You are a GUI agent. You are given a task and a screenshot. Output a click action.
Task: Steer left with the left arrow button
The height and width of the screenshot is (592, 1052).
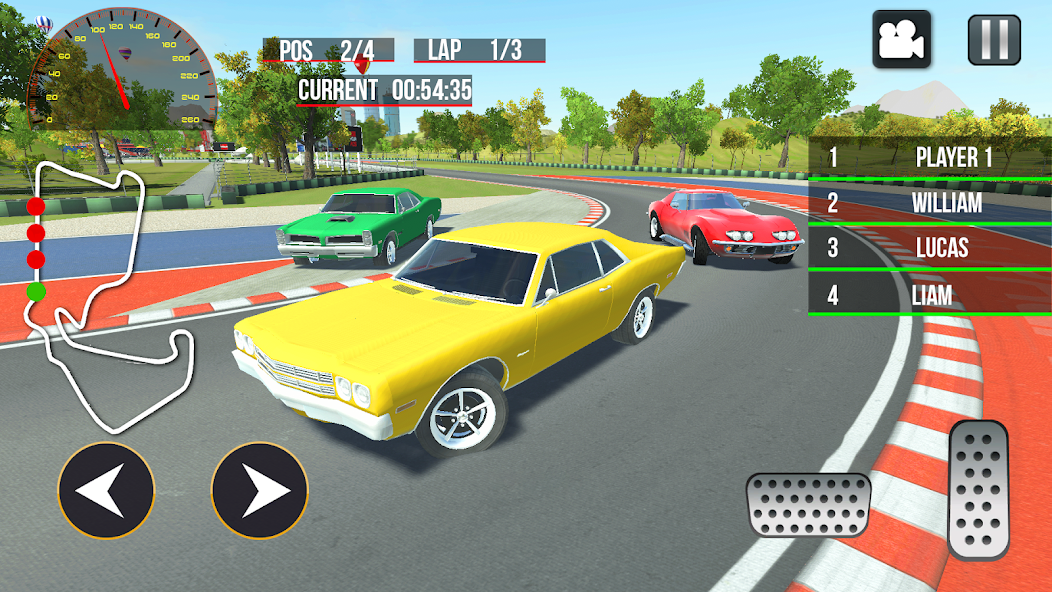(x=106, y=491)
